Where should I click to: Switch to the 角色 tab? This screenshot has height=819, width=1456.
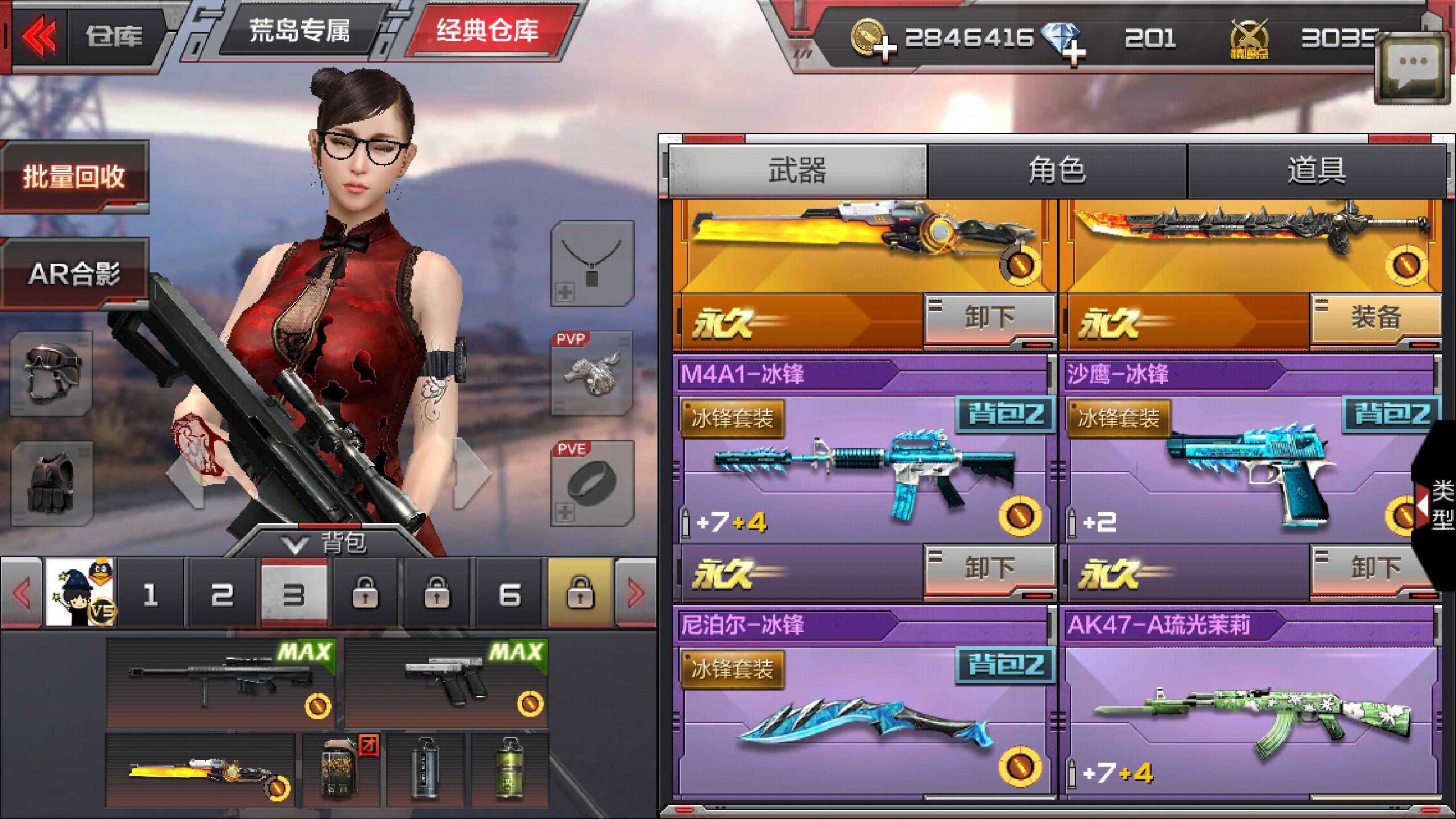1057,171
